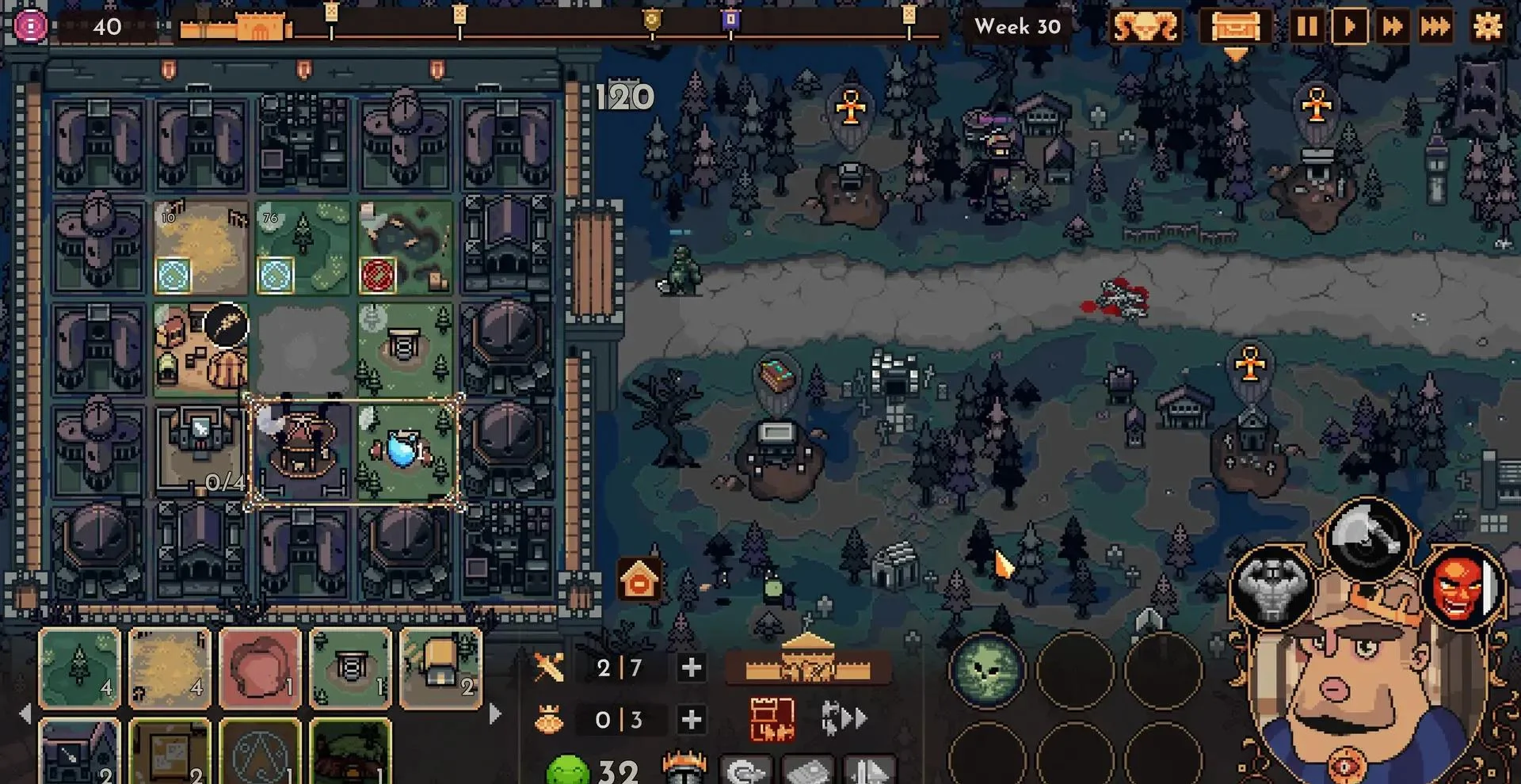
Task: Switch to triple fast-forward speed
Action: pos(1435,27)
